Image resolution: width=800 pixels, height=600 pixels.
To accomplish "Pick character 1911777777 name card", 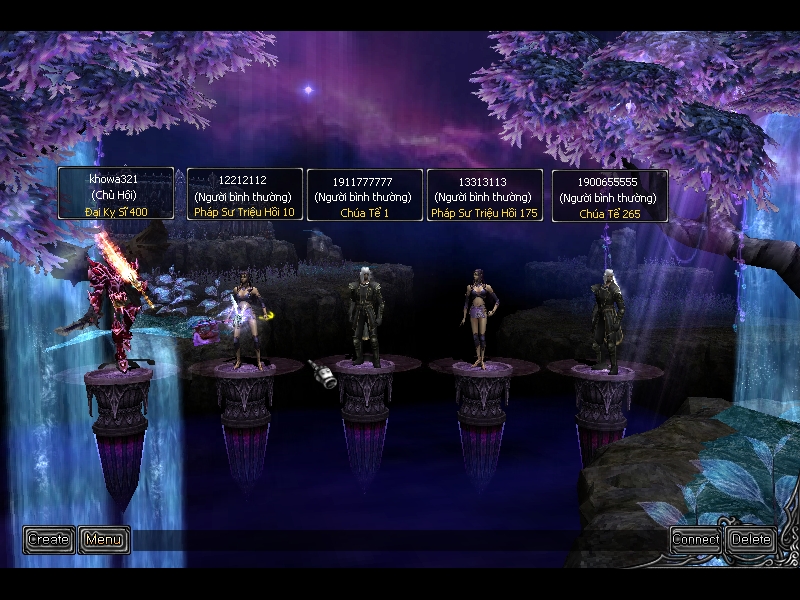I will click(x=364, y=195).
